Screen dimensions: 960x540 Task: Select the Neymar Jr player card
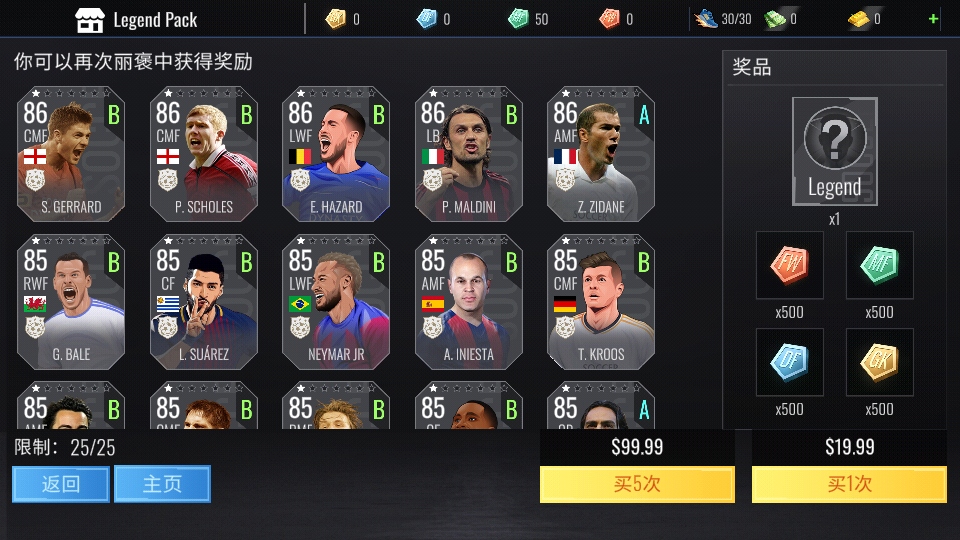coord(336,302)
